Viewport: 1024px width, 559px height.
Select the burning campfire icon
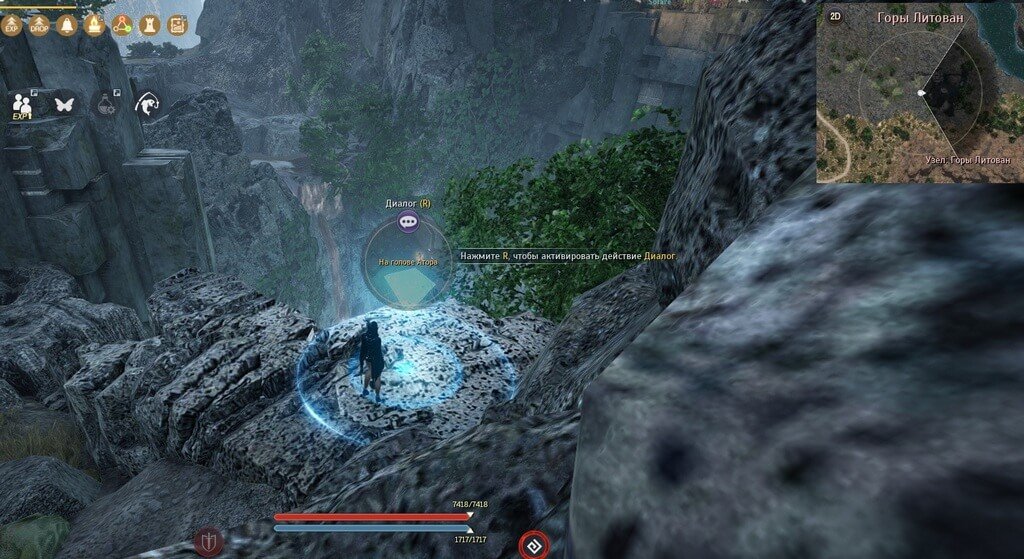pyautogui.click(x=95, y=24)
